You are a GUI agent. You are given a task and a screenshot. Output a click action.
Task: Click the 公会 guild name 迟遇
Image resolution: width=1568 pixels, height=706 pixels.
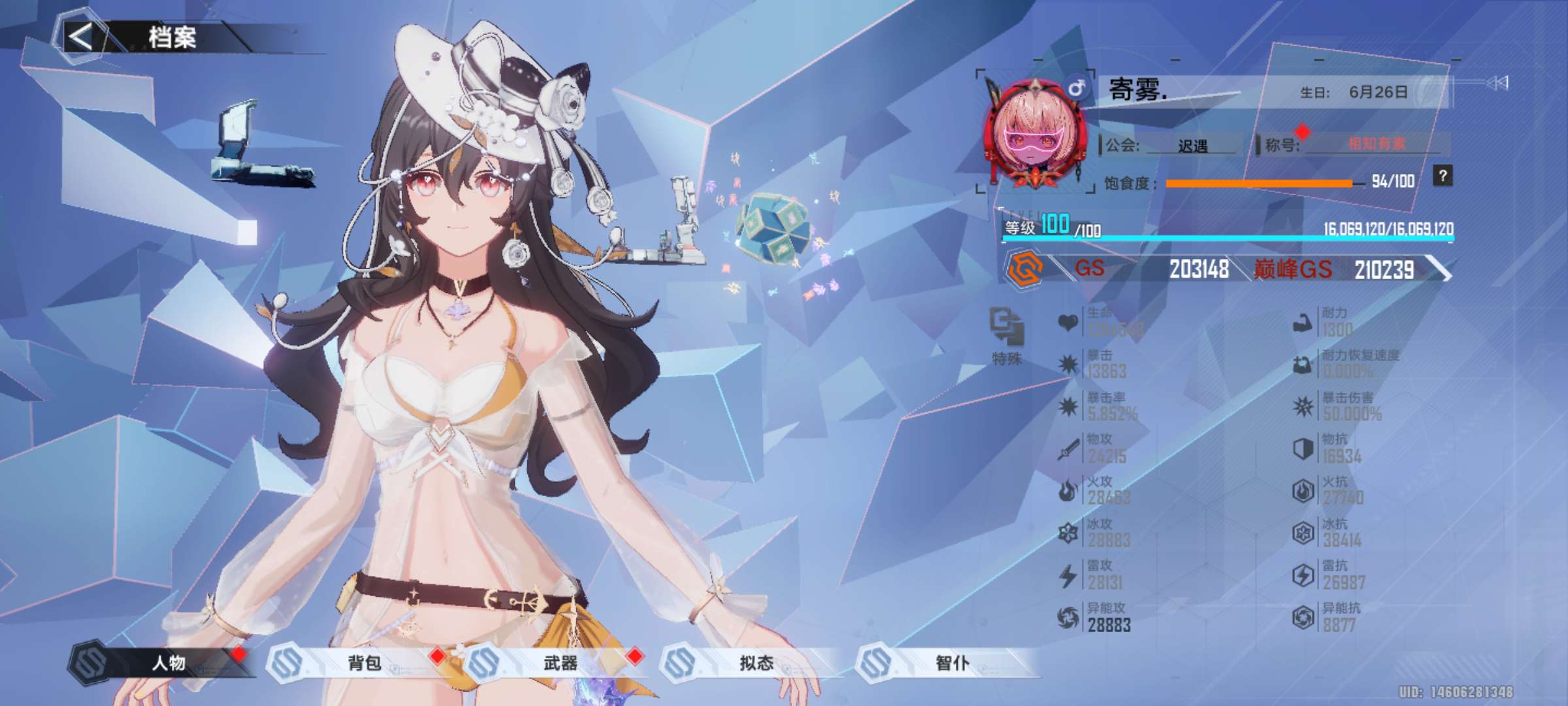pos(1192,146)
